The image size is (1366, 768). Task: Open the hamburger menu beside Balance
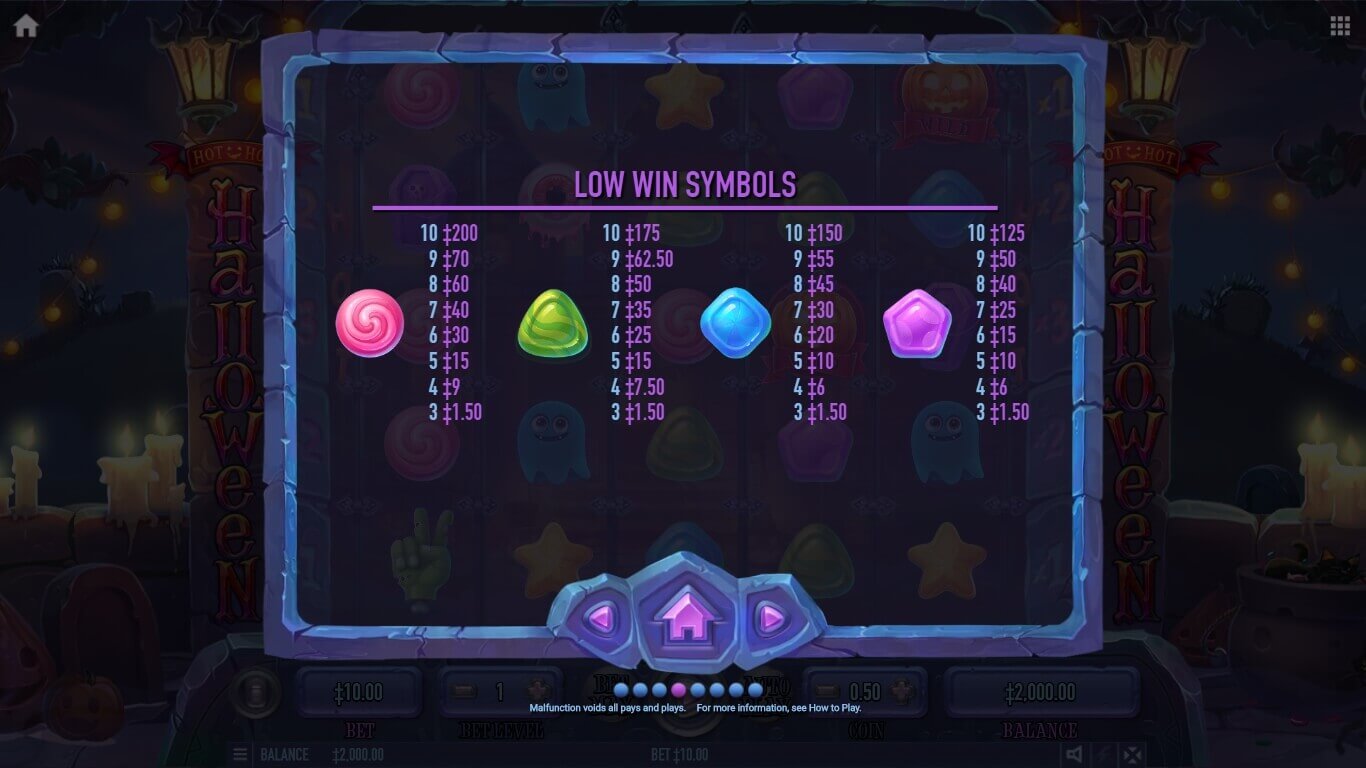(240, 754)
